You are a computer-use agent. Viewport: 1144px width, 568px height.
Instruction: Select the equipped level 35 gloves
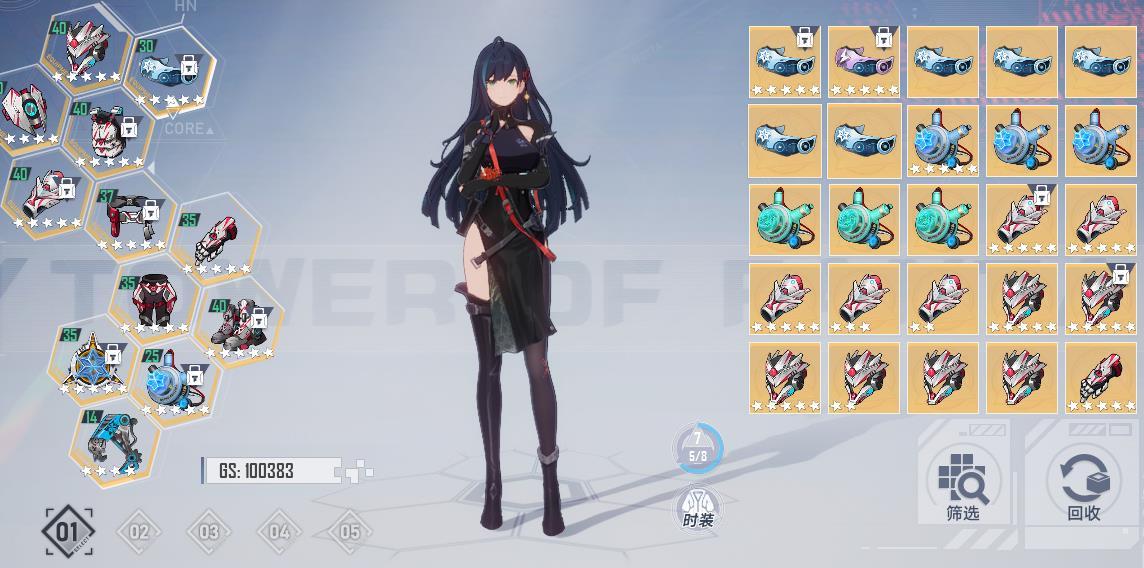point(214,244)
